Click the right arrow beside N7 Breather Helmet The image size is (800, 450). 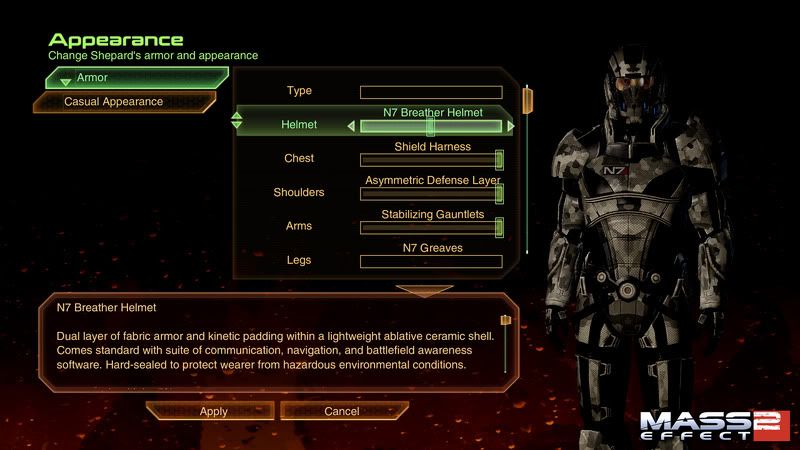coord(511,126)
